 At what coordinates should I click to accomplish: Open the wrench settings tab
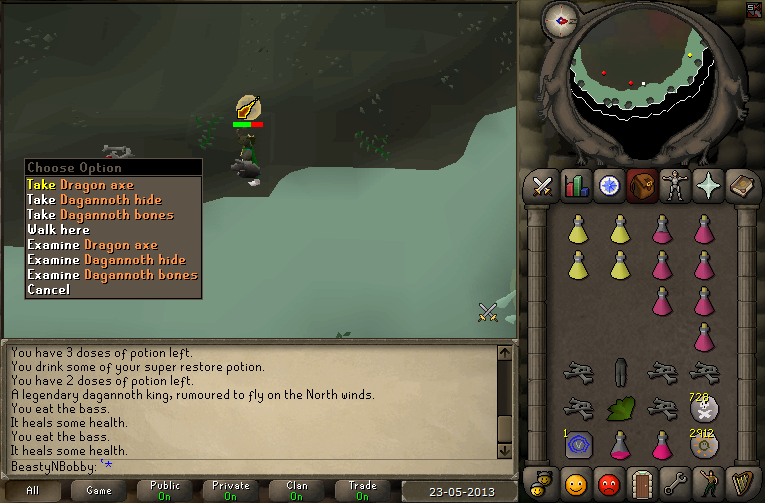tap(675, 483)
